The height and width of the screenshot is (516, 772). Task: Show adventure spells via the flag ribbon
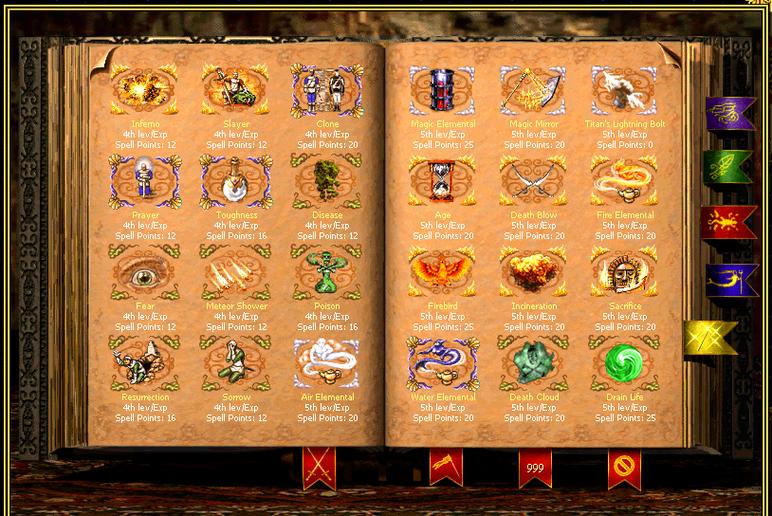click(x=446, y=465)
